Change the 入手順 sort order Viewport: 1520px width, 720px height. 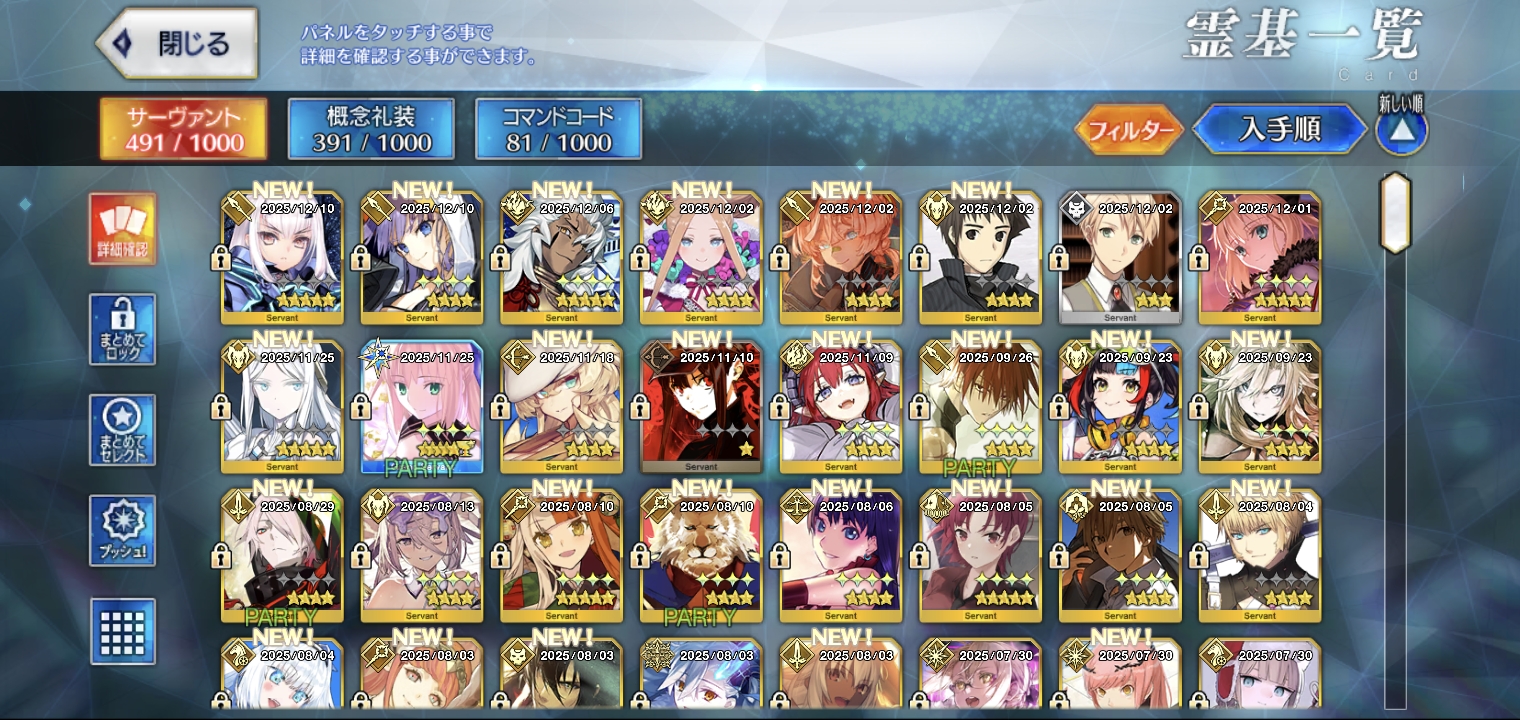[x=1280, y=130]
